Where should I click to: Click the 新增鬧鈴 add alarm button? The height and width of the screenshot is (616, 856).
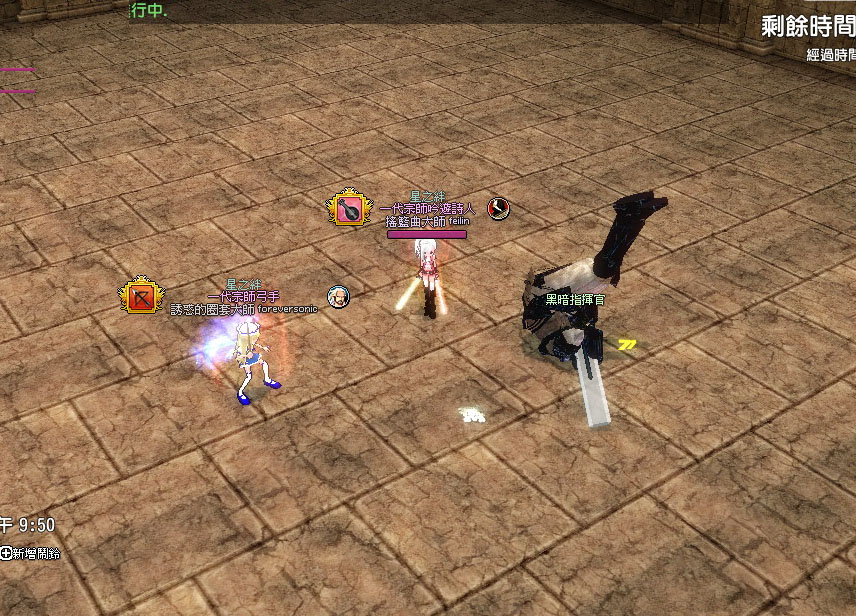coord(30,552)
